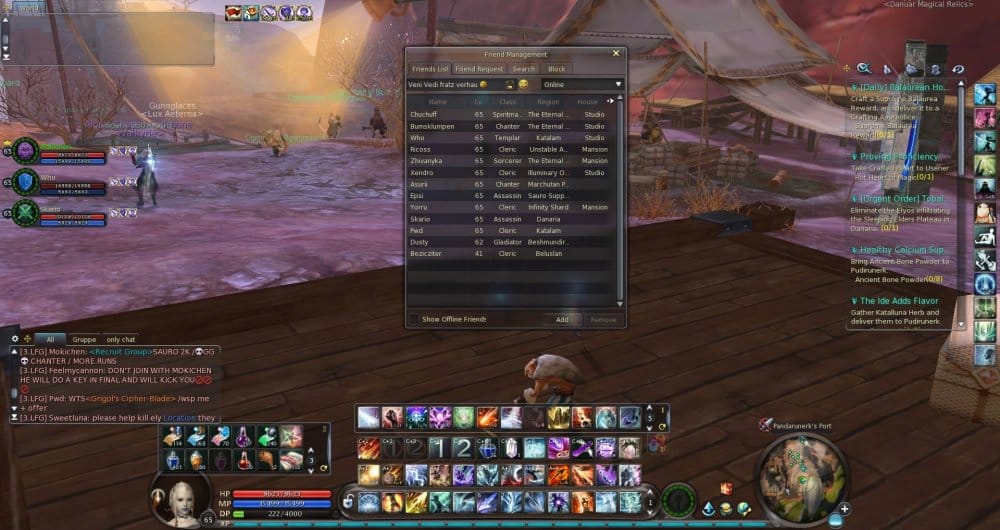
Task: Select The Ide Adds Flavor quest
Action: [x=898, y=301]
